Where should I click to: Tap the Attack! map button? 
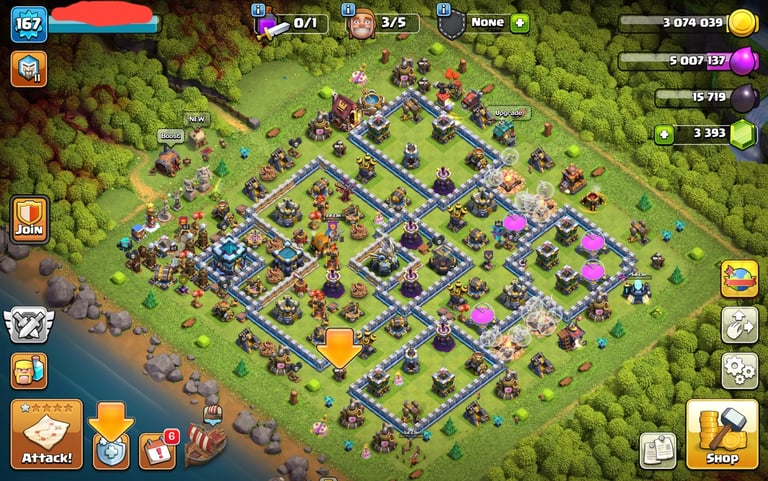click(46, 434)
